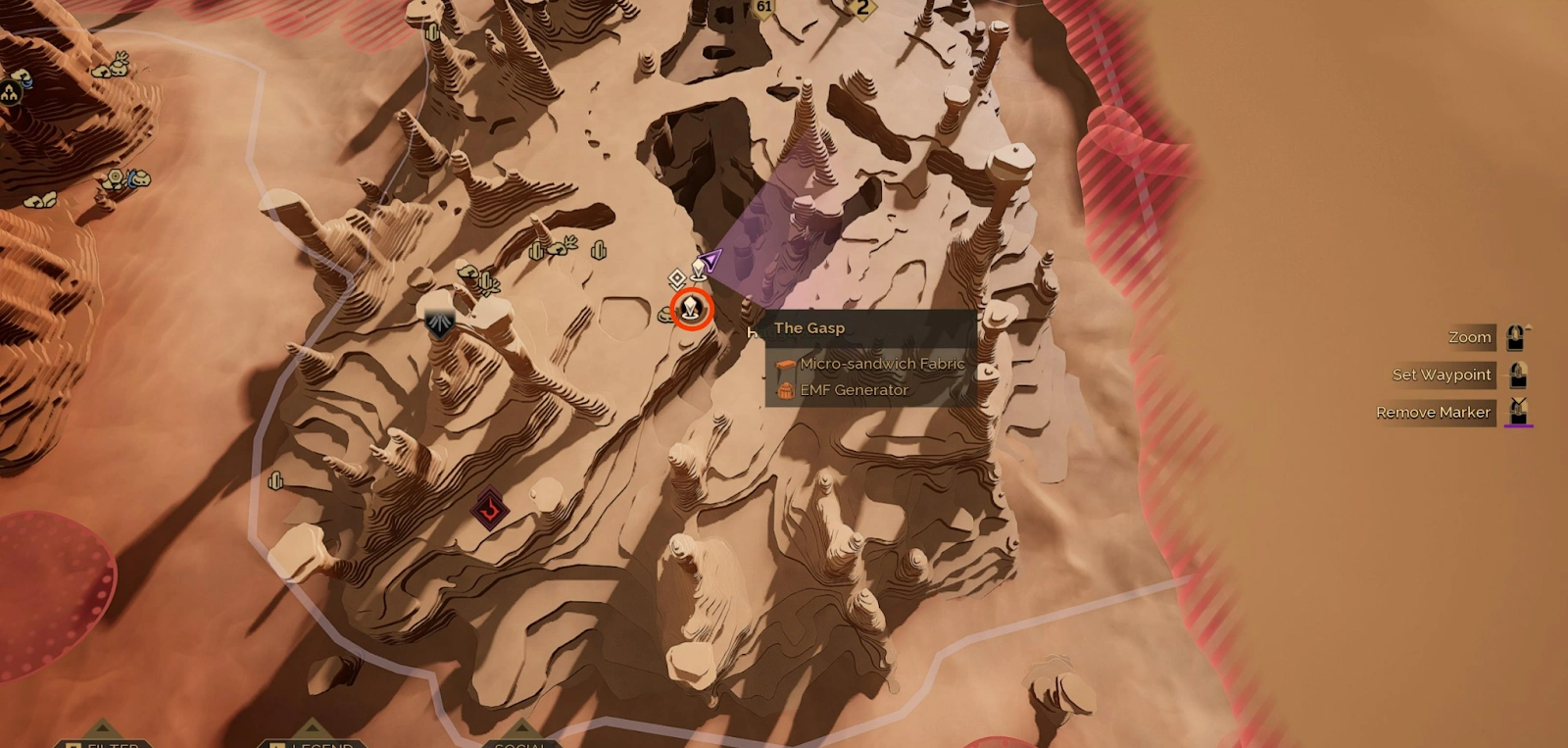The image size is (1568, 748).
Task: Open the FILTER tab
Action: coord(110,744)
